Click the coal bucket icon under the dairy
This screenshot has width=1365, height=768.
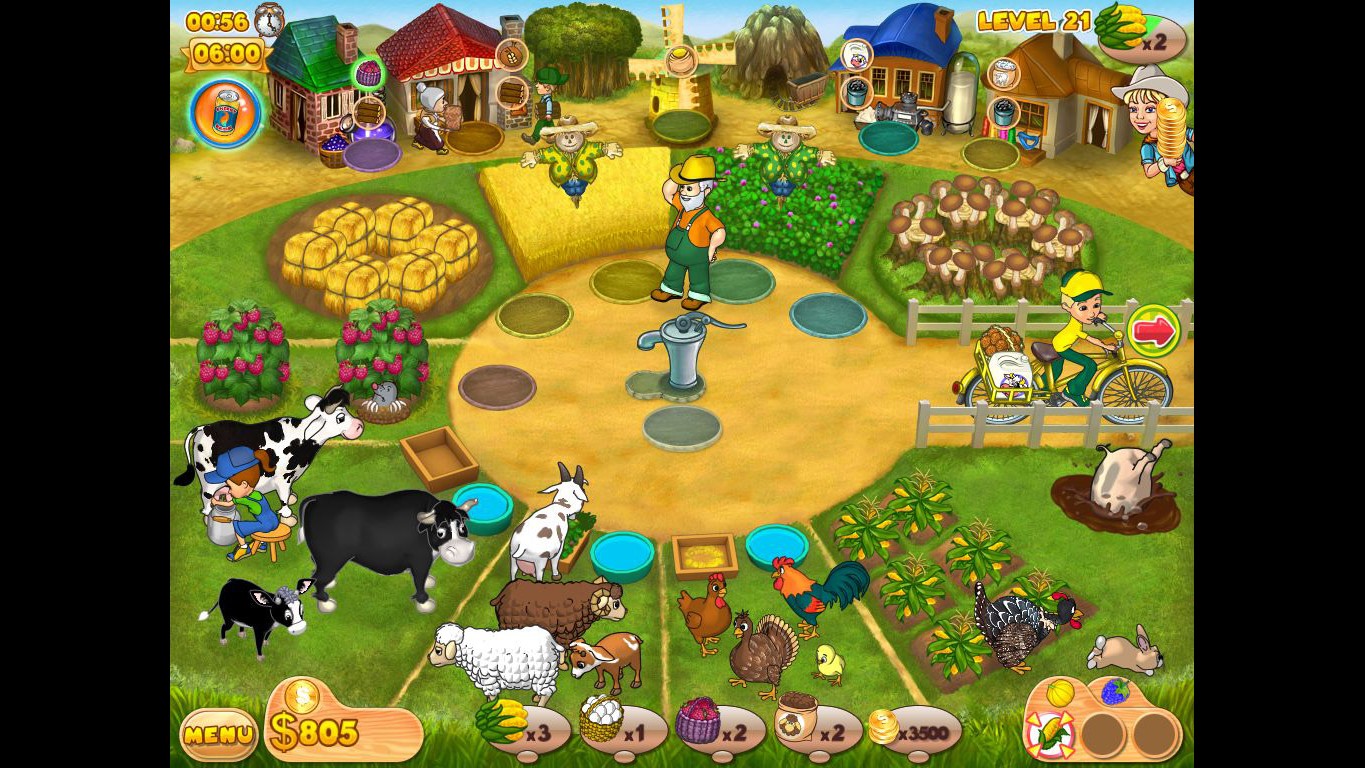[857, 94]
